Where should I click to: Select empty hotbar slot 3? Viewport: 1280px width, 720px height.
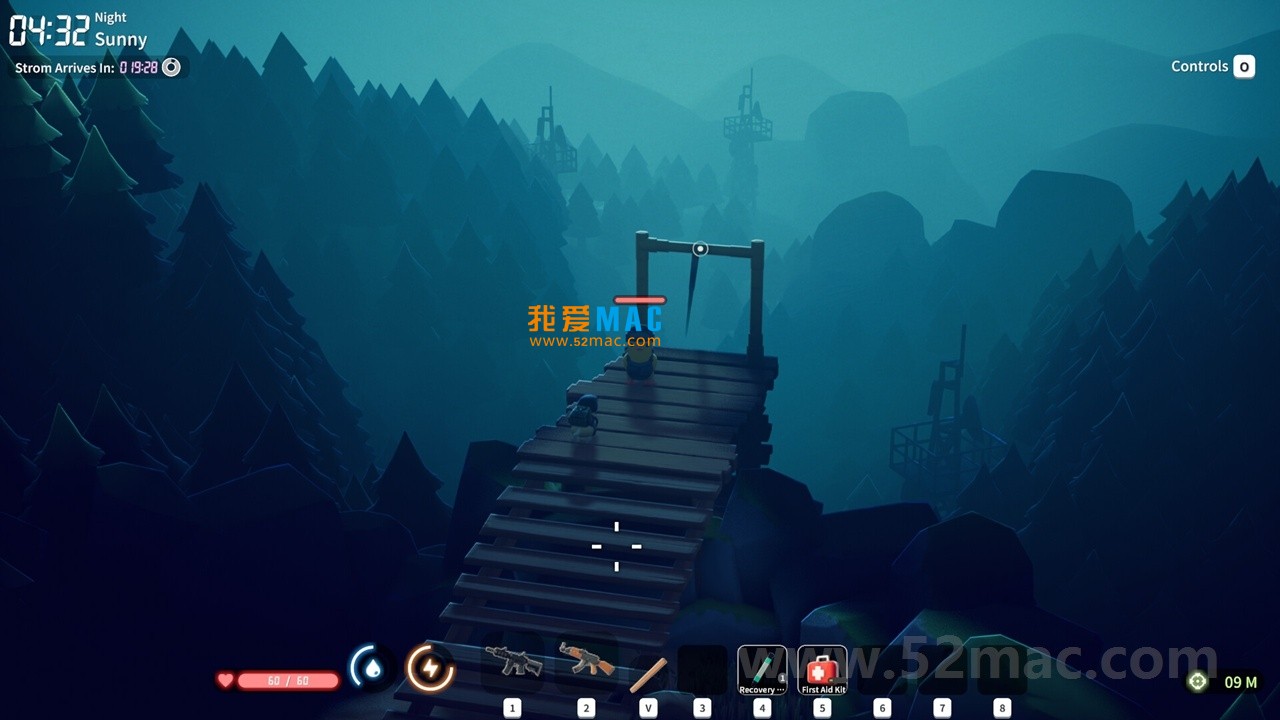[x=703, y=670]
